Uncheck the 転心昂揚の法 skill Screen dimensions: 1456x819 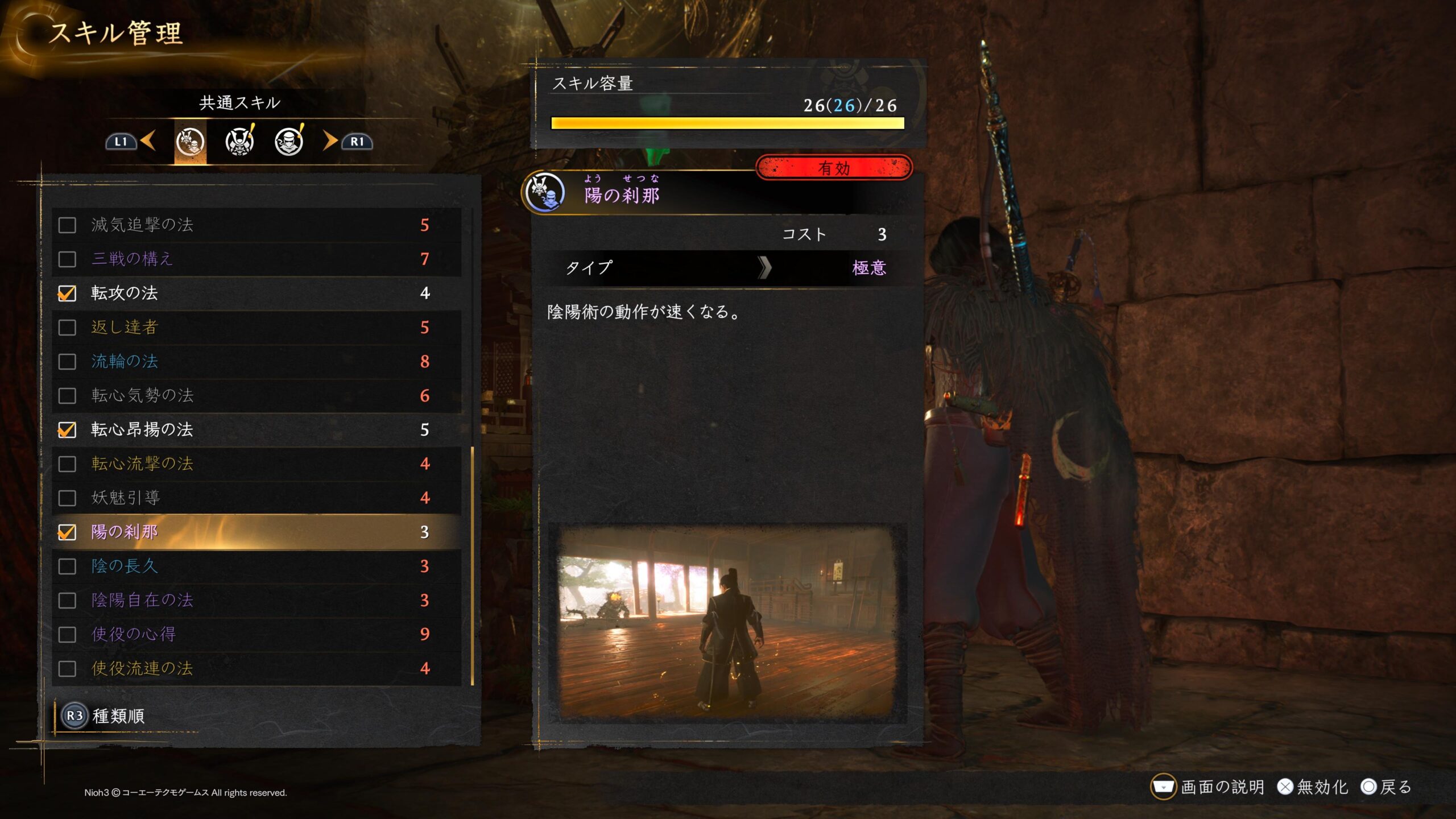point(67,430)
